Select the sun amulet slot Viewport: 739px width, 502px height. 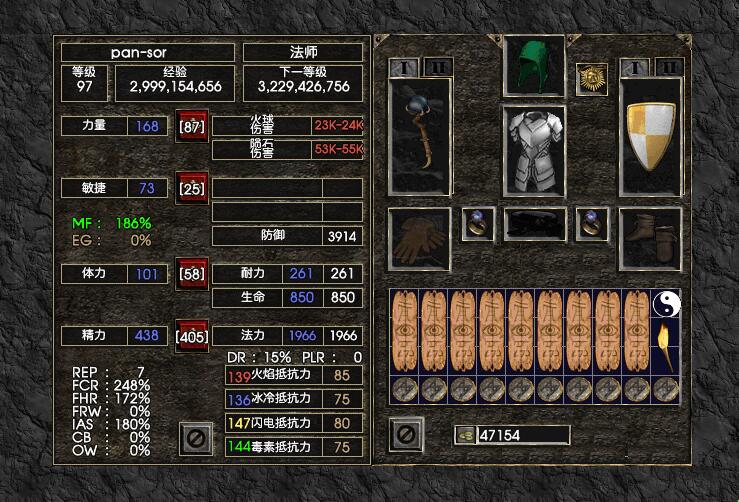coord(591,79)
